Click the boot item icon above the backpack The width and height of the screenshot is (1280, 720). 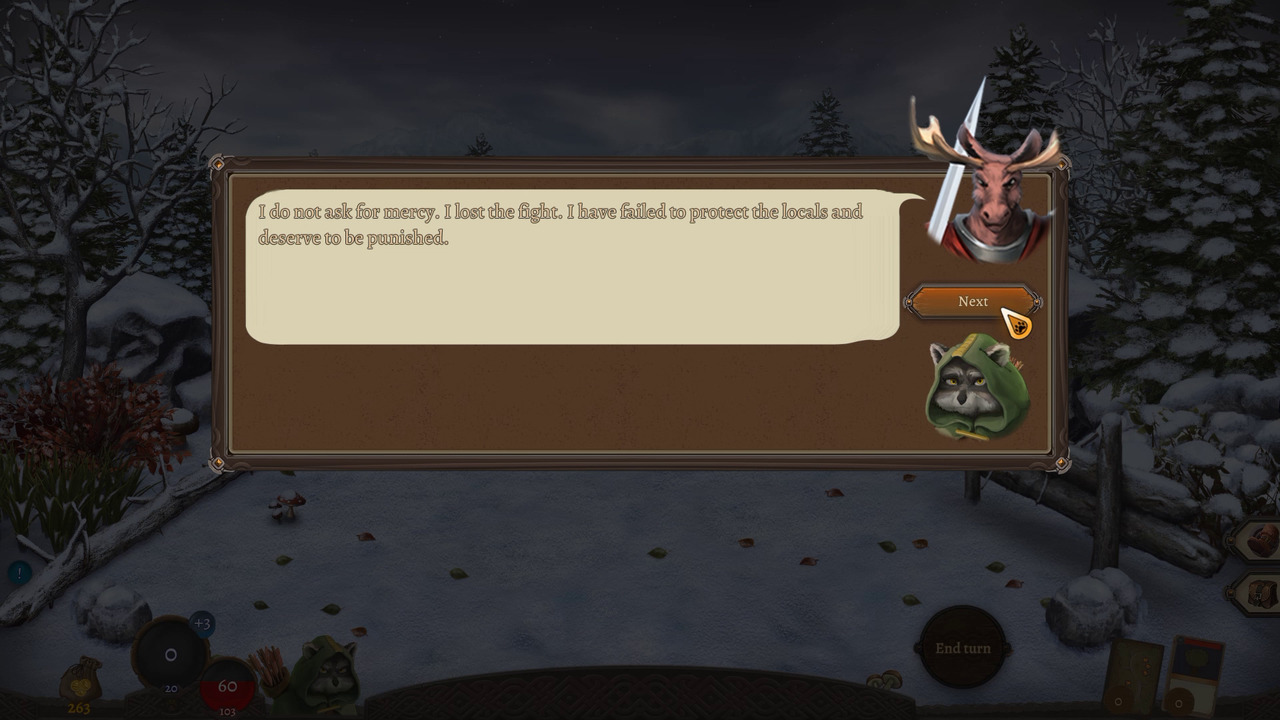tap(1260, 540)
